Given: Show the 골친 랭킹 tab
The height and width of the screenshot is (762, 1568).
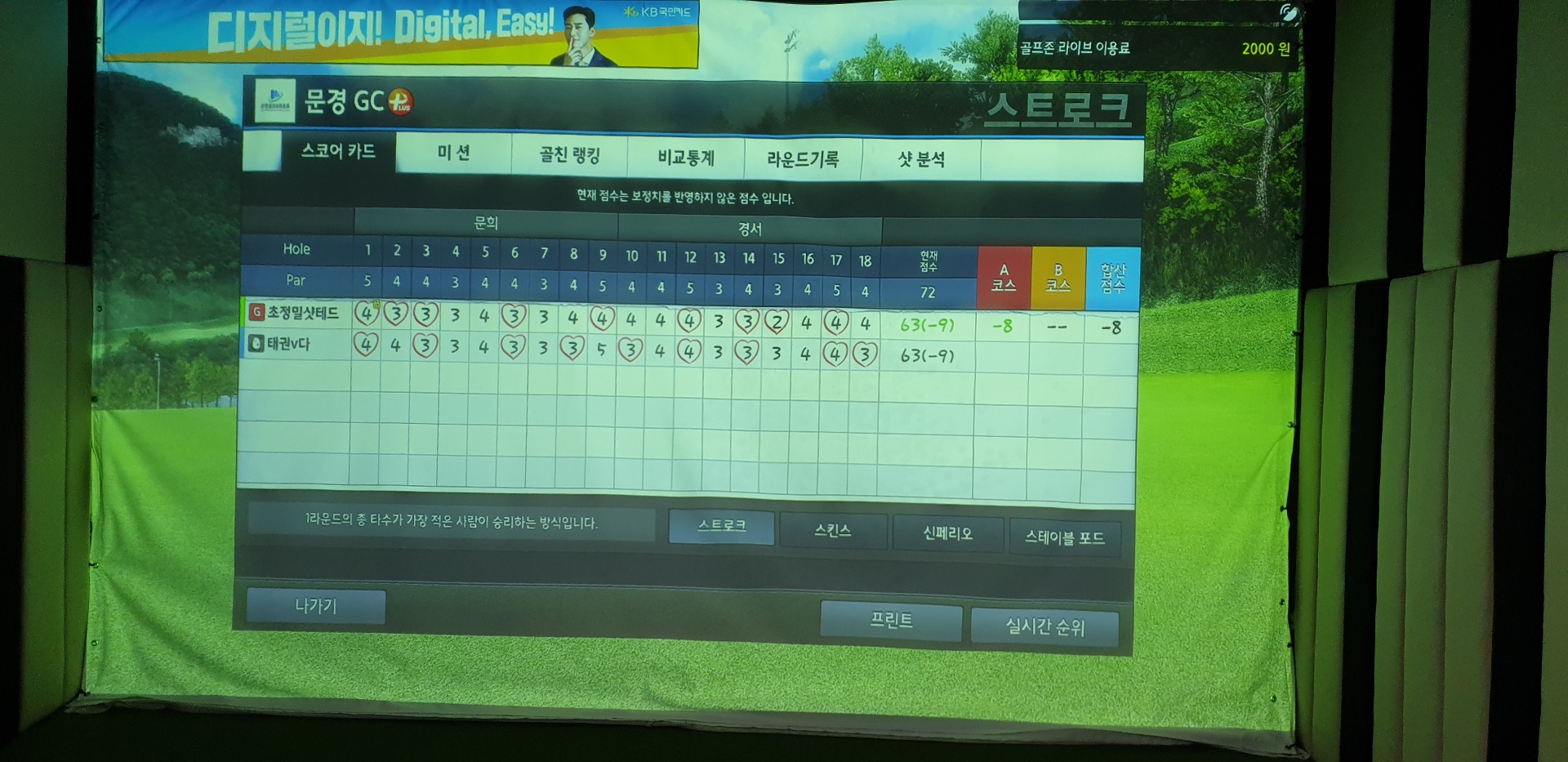Looking at the screenshot, I should click(x=569, y=155).
